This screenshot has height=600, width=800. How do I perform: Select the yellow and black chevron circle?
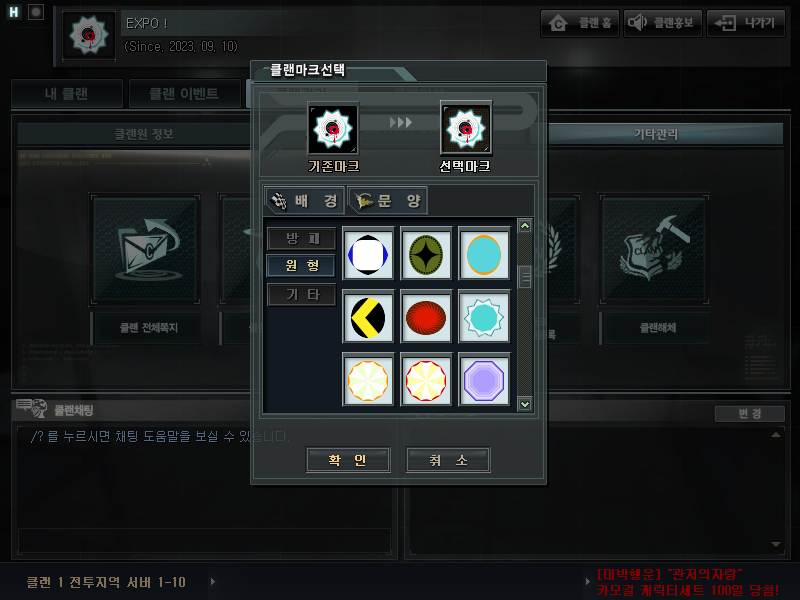[367, 317]
